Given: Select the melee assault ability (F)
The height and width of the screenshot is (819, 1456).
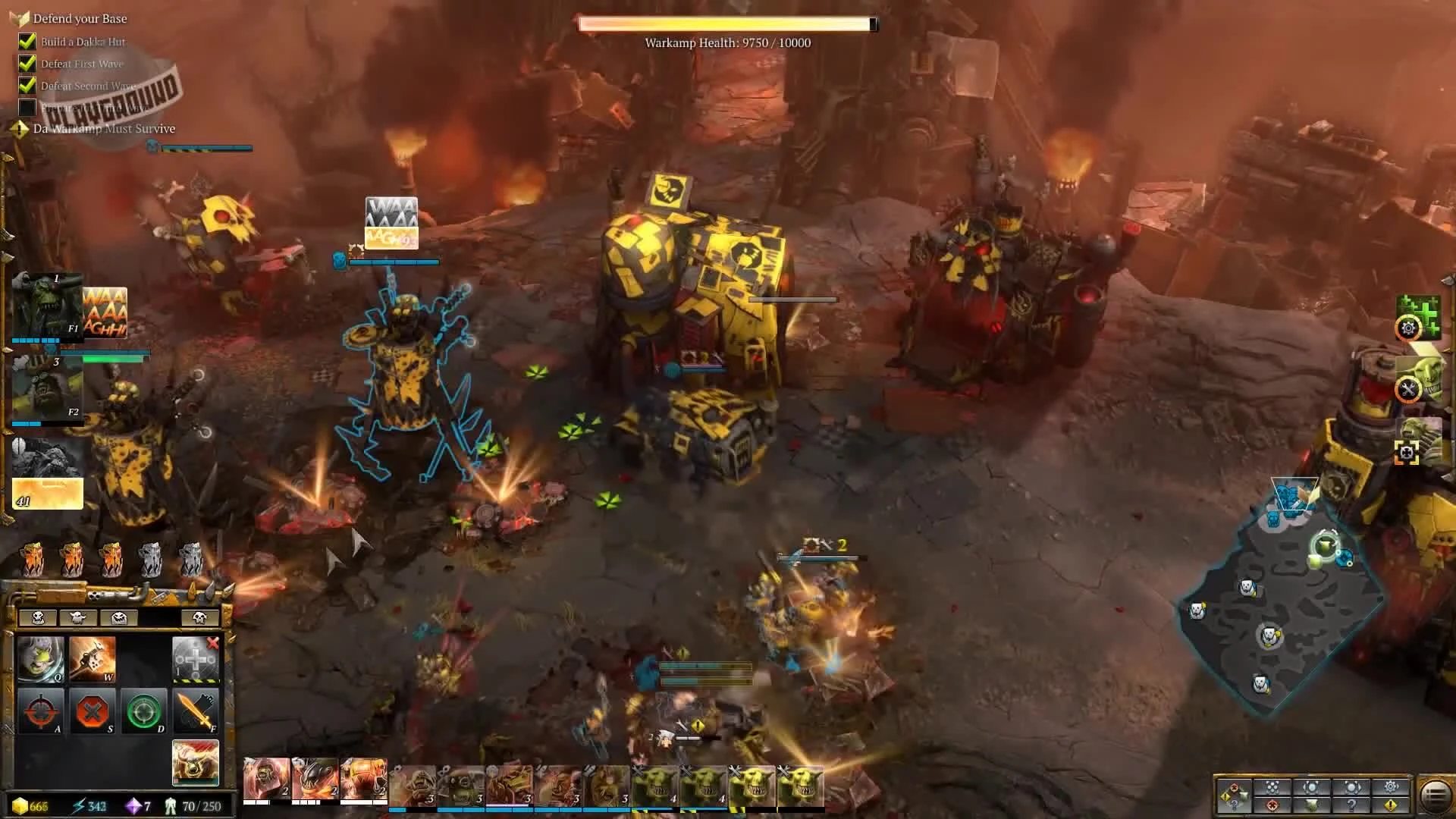Looking at the screenshot, I should 196,711.
